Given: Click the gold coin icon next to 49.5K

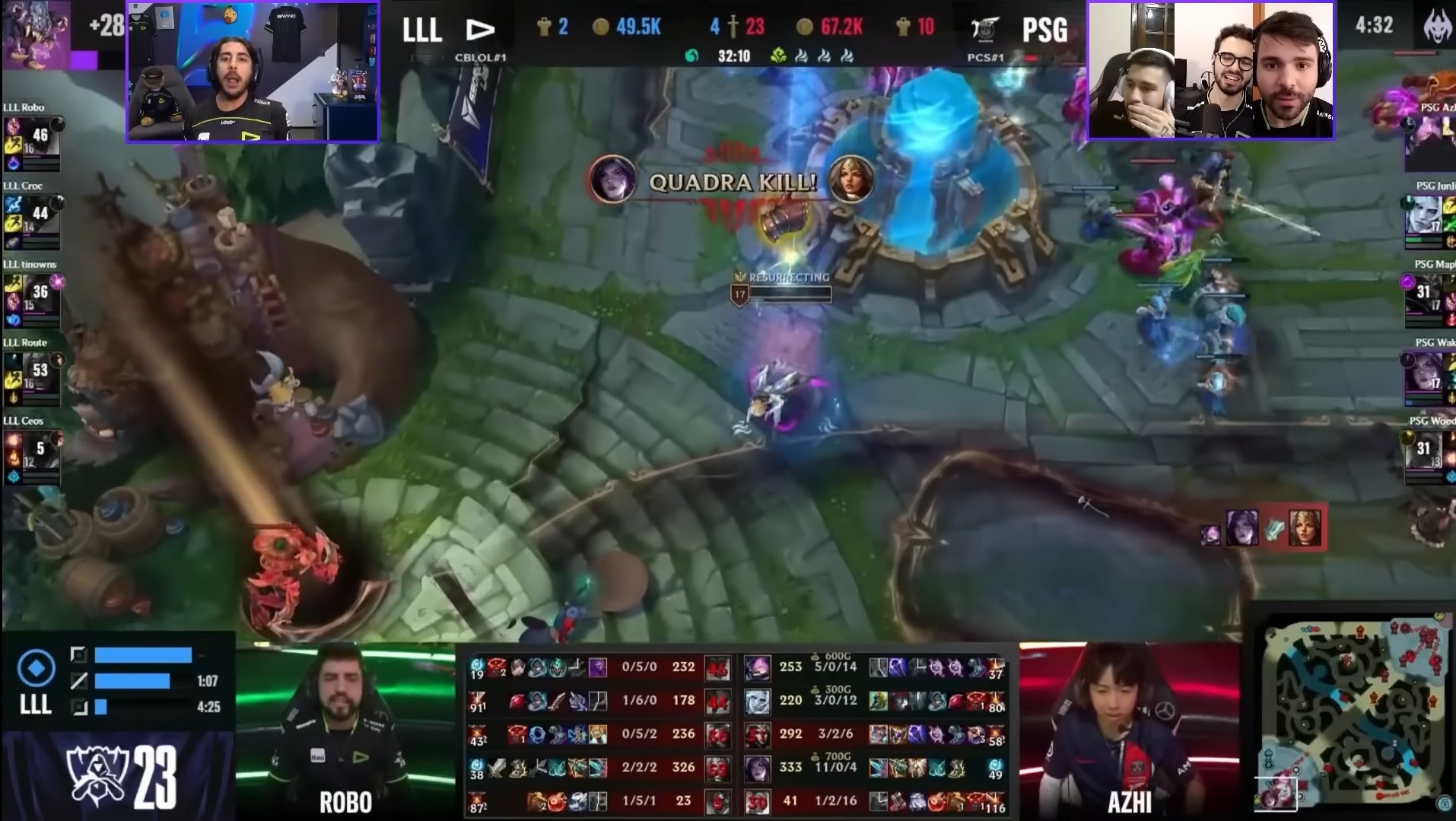Looking at the screenshot, I should click(x=602, y=27).
